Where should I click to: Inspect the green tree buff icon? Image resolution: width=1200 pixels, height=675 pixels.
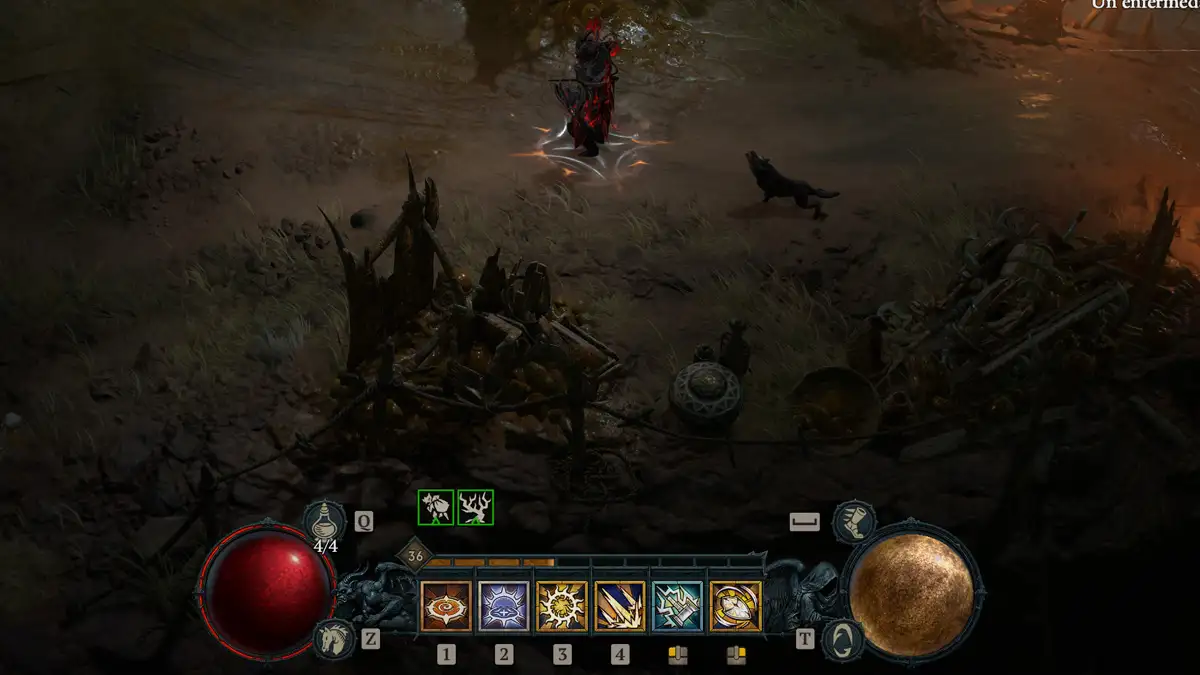(476, 507)
